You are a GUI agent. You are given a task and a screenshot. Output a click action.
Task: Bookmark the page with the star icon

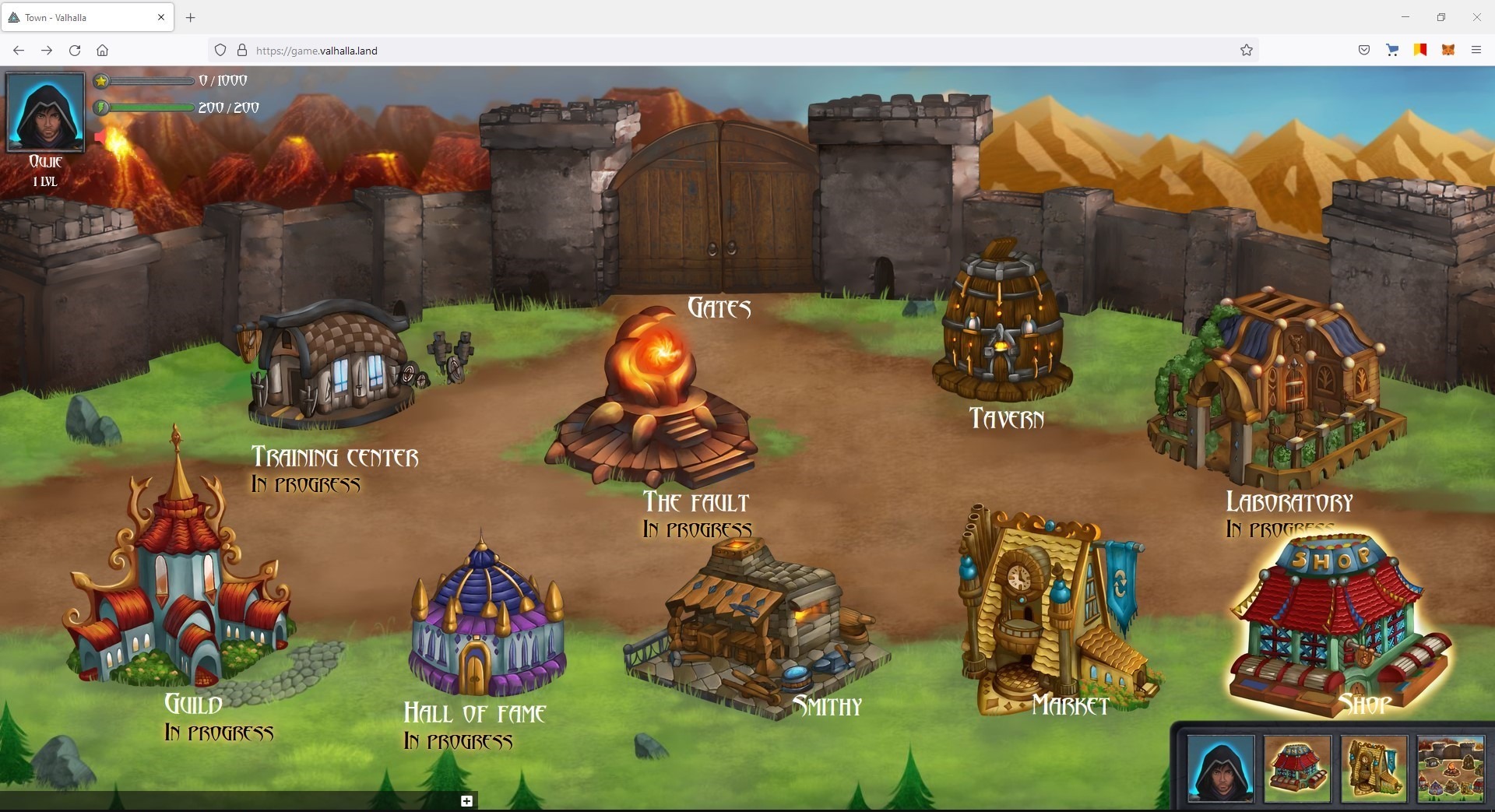pos(1247,51)
